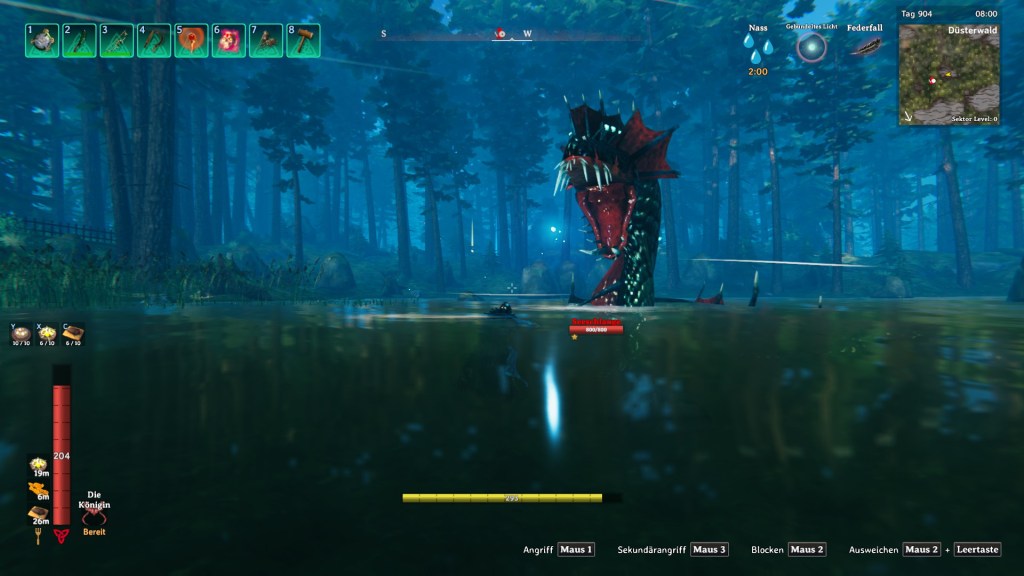Equip the hammer in hotbar slot 8
Screen dimensions: 1024x576
(x=303, y=40)
